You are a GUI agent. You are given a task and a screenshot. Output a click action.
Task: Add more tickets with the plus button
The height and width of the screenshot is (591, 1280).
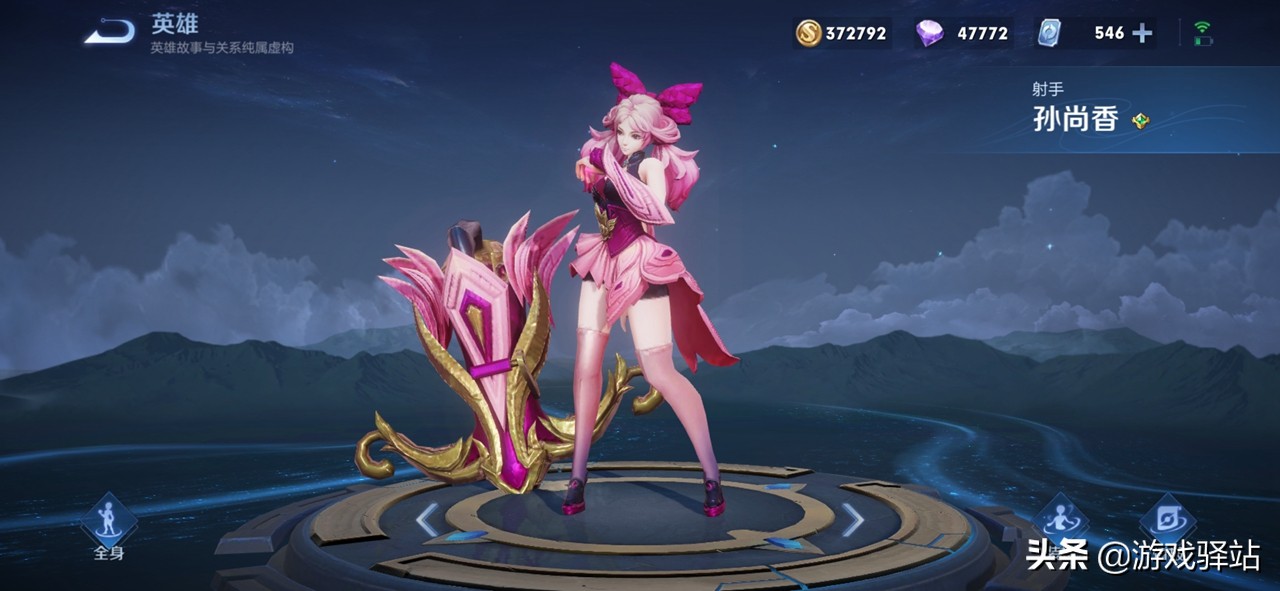1142,33
